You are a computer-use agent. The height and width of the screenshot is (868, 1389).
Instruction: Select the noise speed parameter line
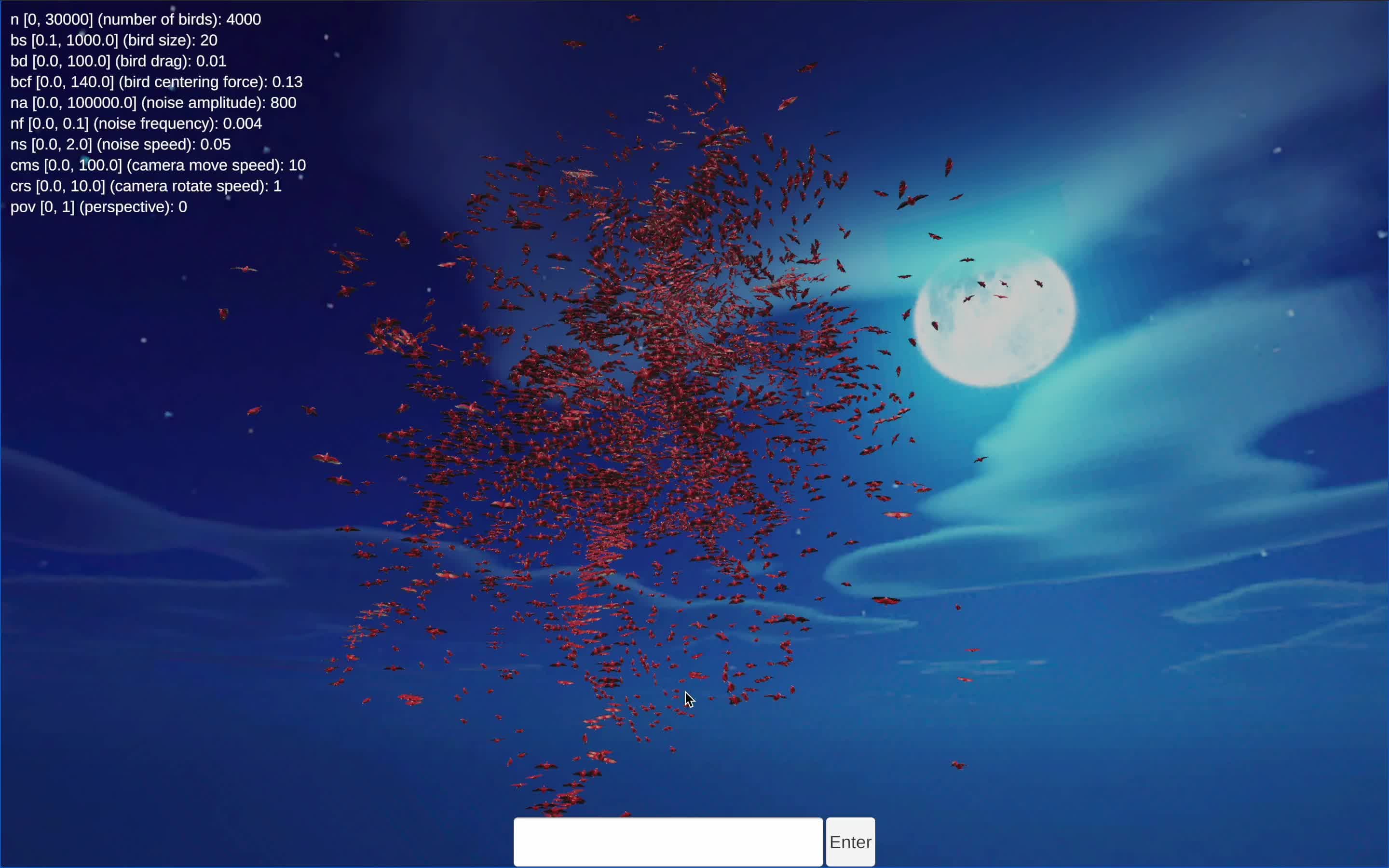(x=120, y=144)
